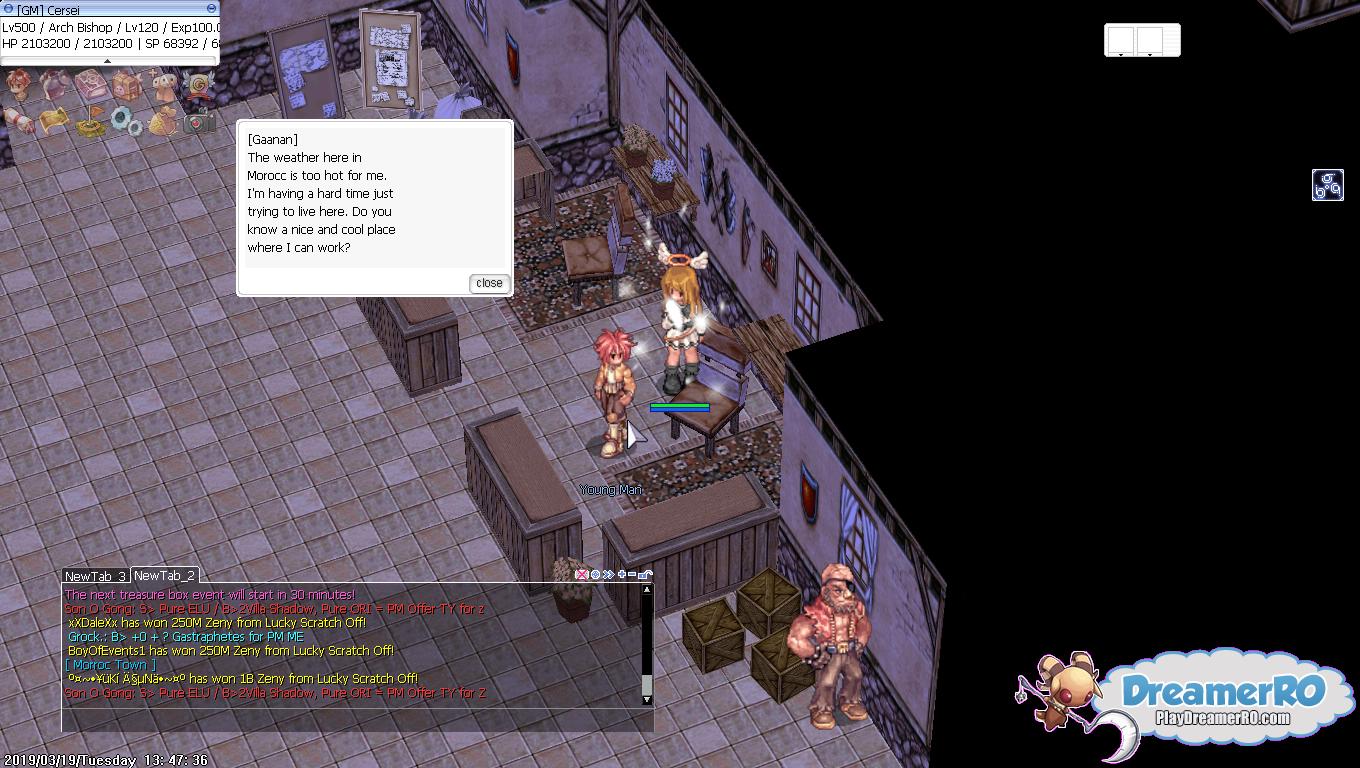This screenshot has width=1360, height=768.
Task: Switch to the NewTab_3 chat tab
Action: [95, 576]
